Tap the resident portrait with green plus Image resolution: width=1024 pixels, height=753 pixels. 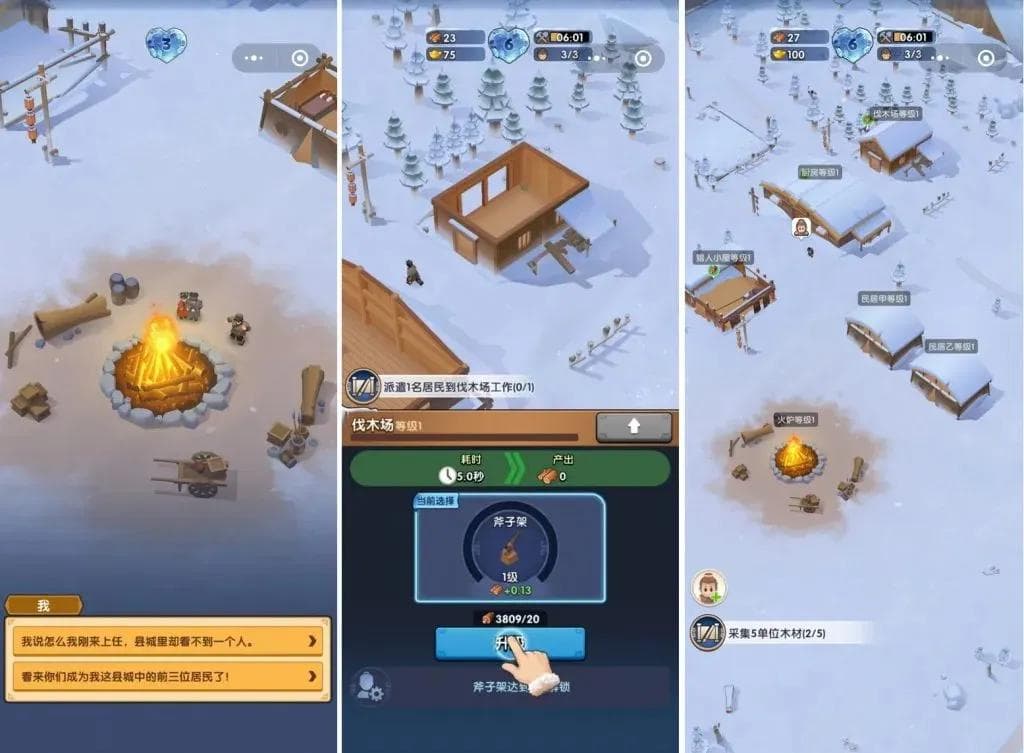click(x=709, y=588)
